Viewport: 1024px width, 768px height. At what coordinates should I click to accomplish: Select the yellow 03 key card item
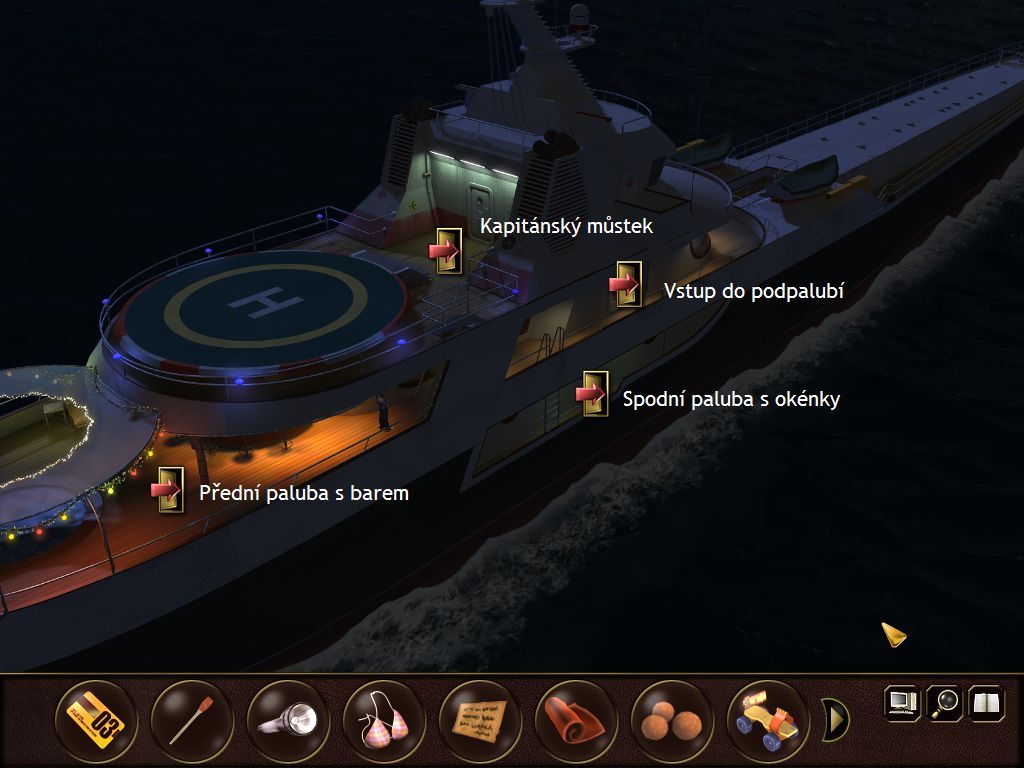click(95, 719)
